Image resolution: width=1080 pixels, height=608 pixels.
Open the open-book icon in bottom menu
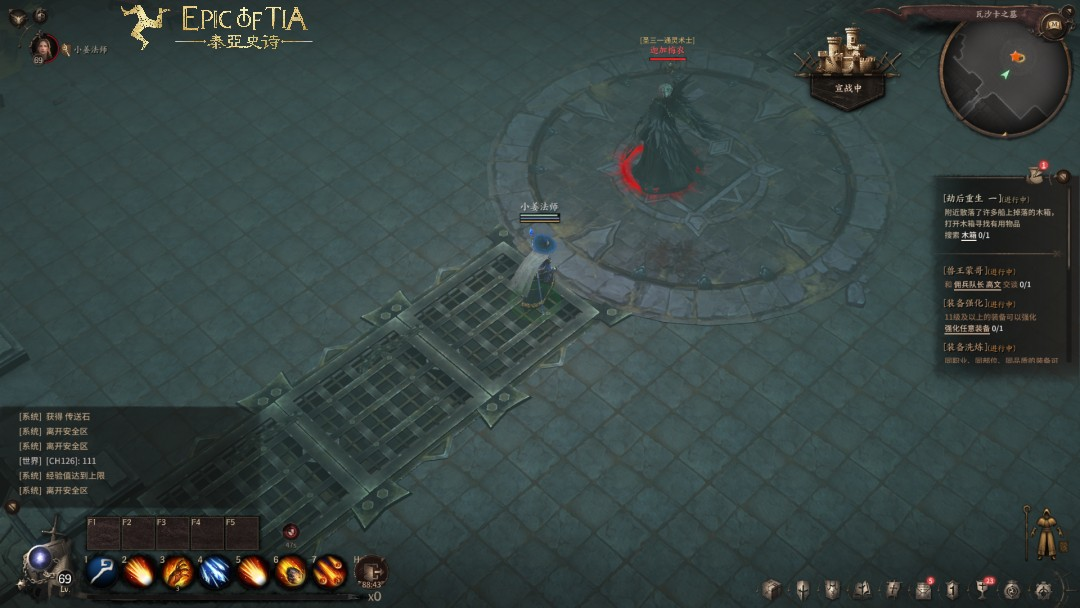(863, 589)
